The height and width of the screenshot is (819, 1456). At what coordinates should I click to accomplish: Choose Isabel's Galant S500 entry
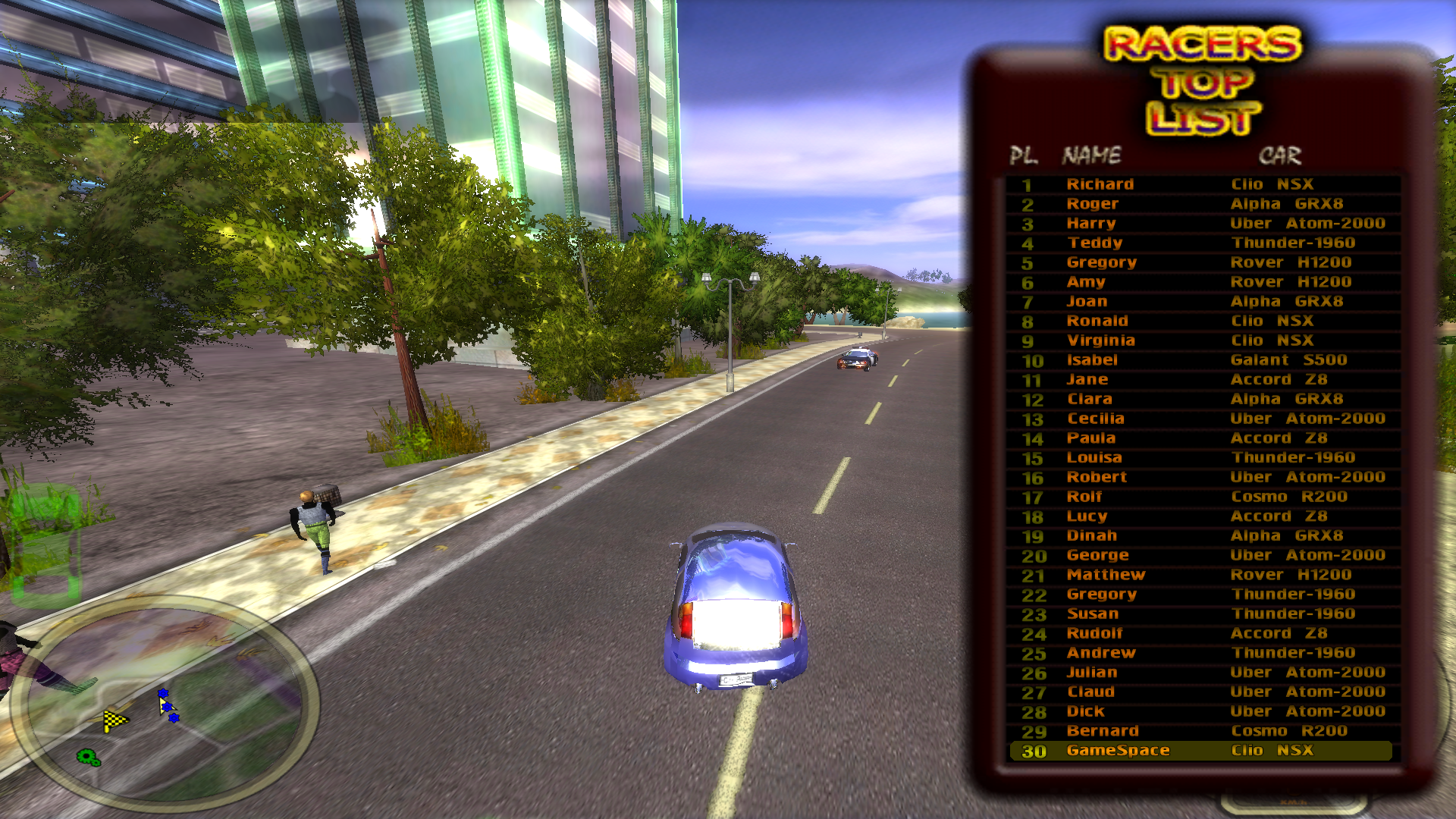[x=1202, y=360]
